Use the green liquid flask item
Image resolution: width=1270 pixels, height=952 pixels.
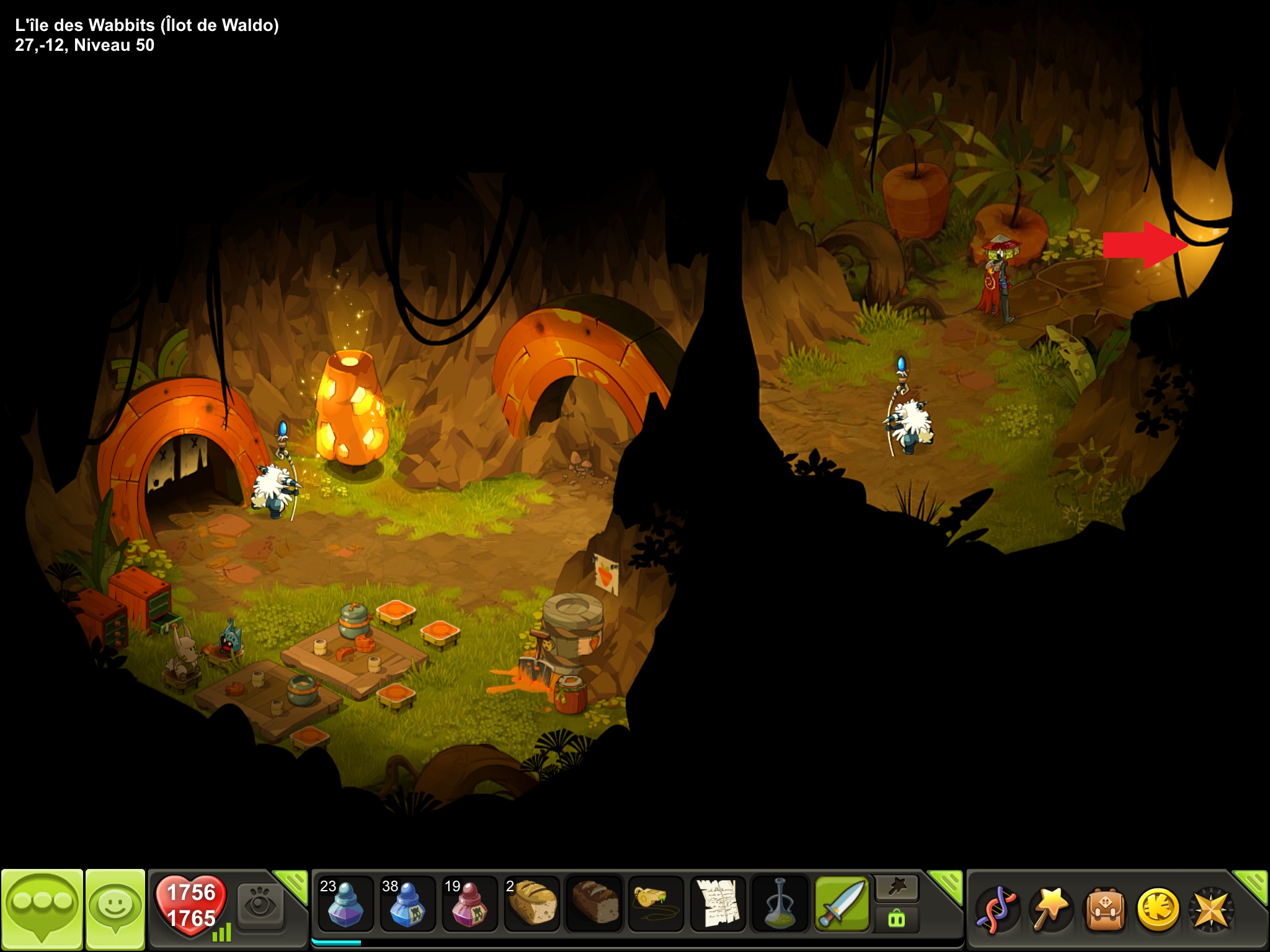(779, 904)
